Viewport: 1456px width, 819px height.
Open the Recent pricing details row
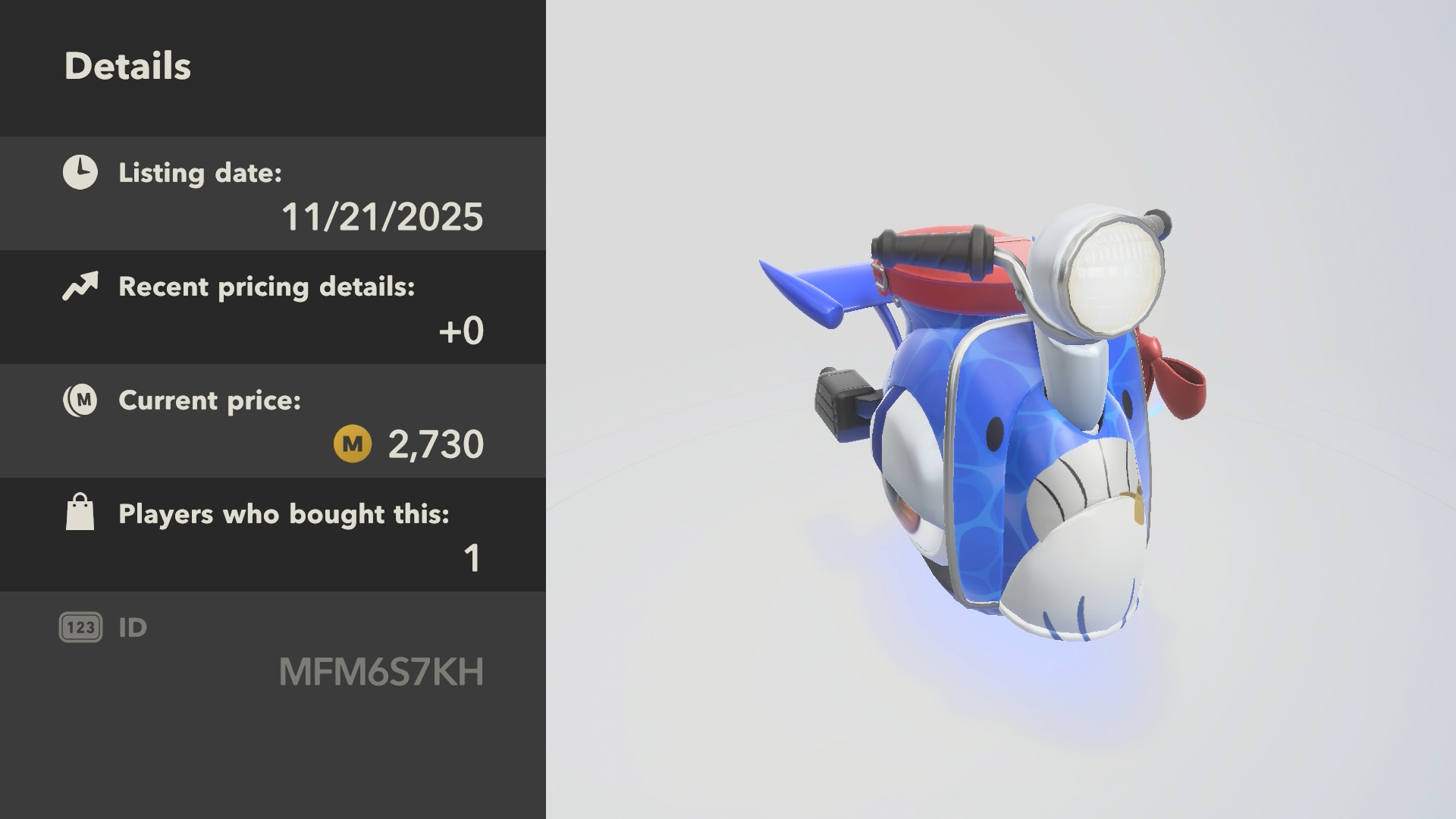(x=273, y=307)
